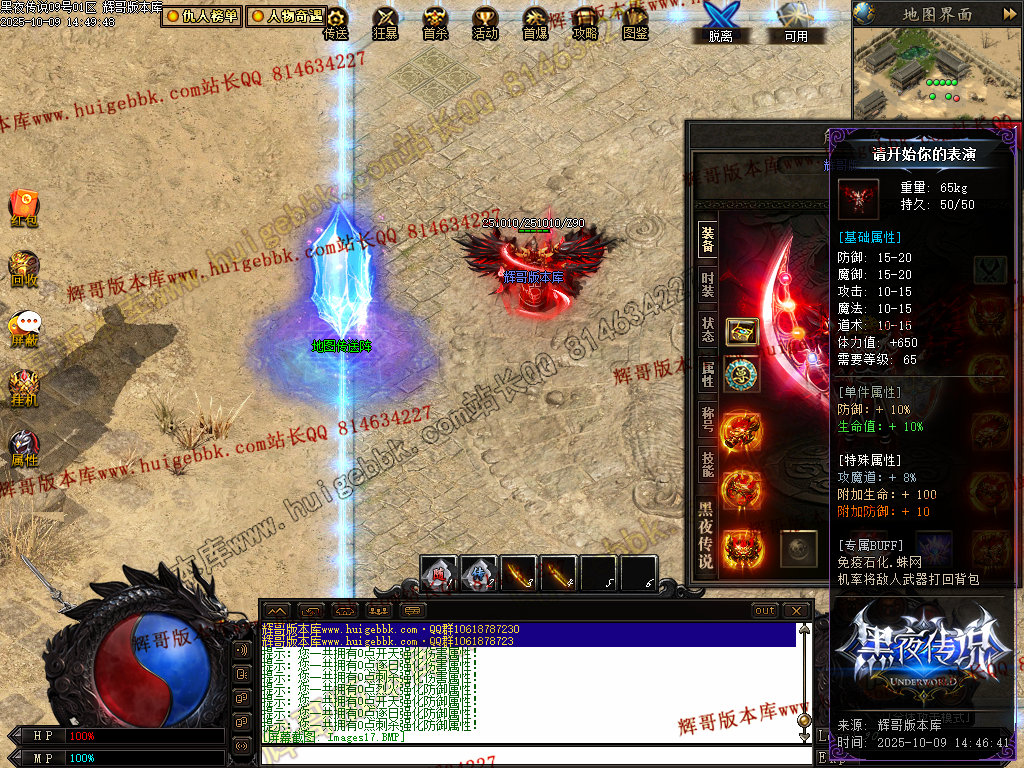Select the treasure chest equipment slot
Screen dimensions: 1024x768
[x=741, y=331]
